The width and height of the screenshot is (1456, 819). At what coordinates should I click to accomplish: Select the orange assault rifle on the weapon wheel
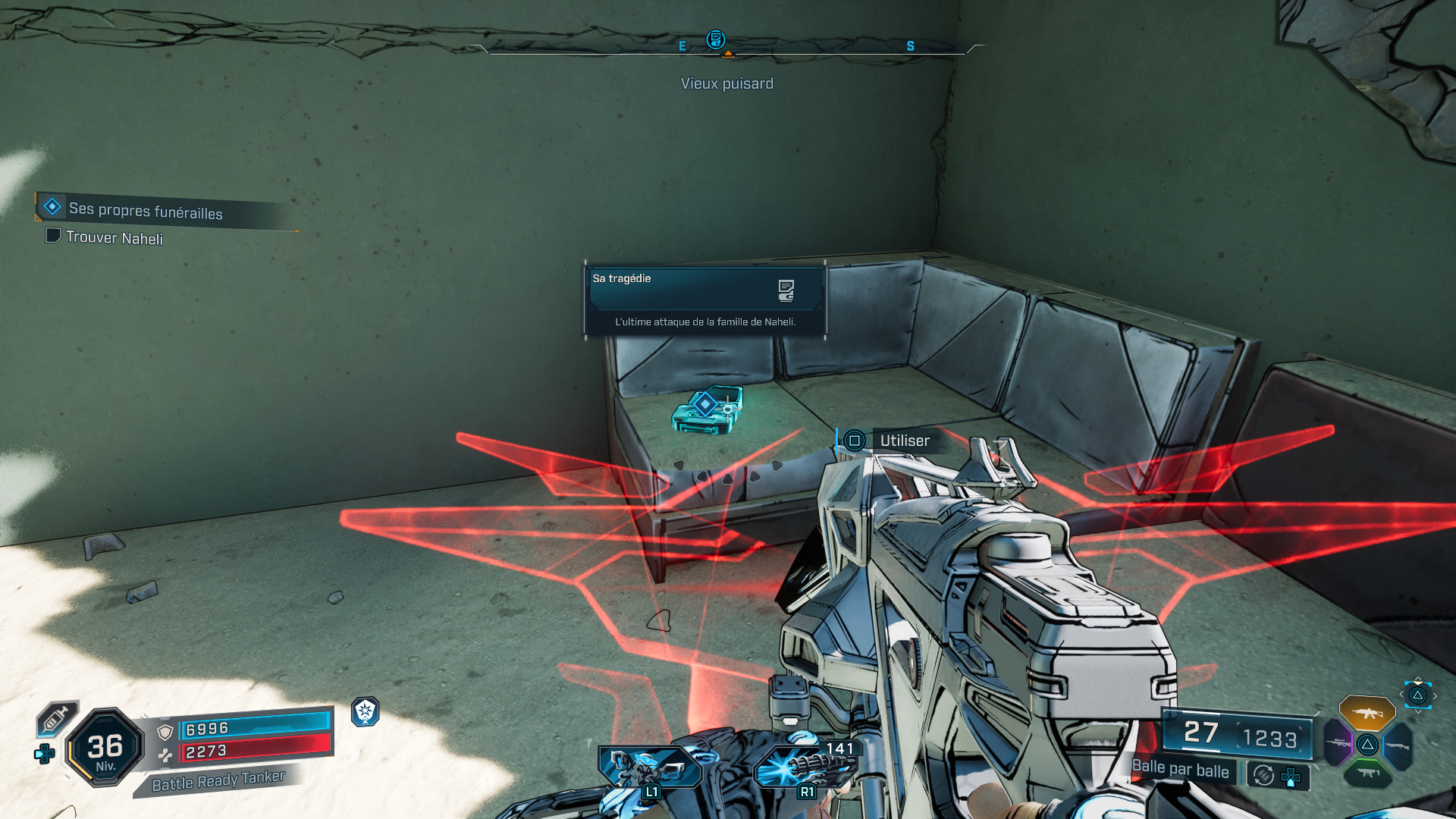[1367, 711]
